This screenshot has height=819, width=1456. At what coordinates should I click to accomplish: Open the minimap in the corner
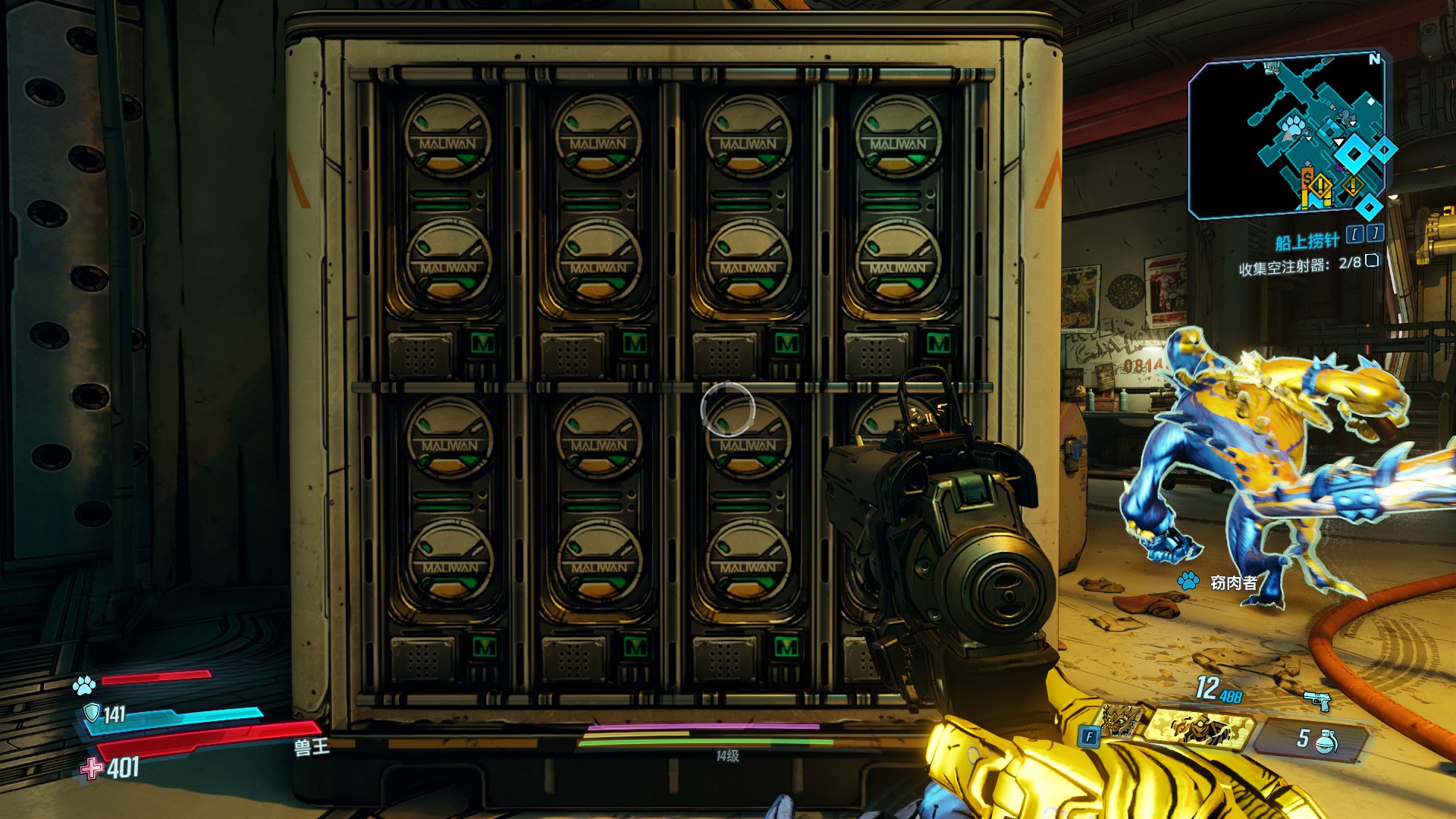[1288, 138]
